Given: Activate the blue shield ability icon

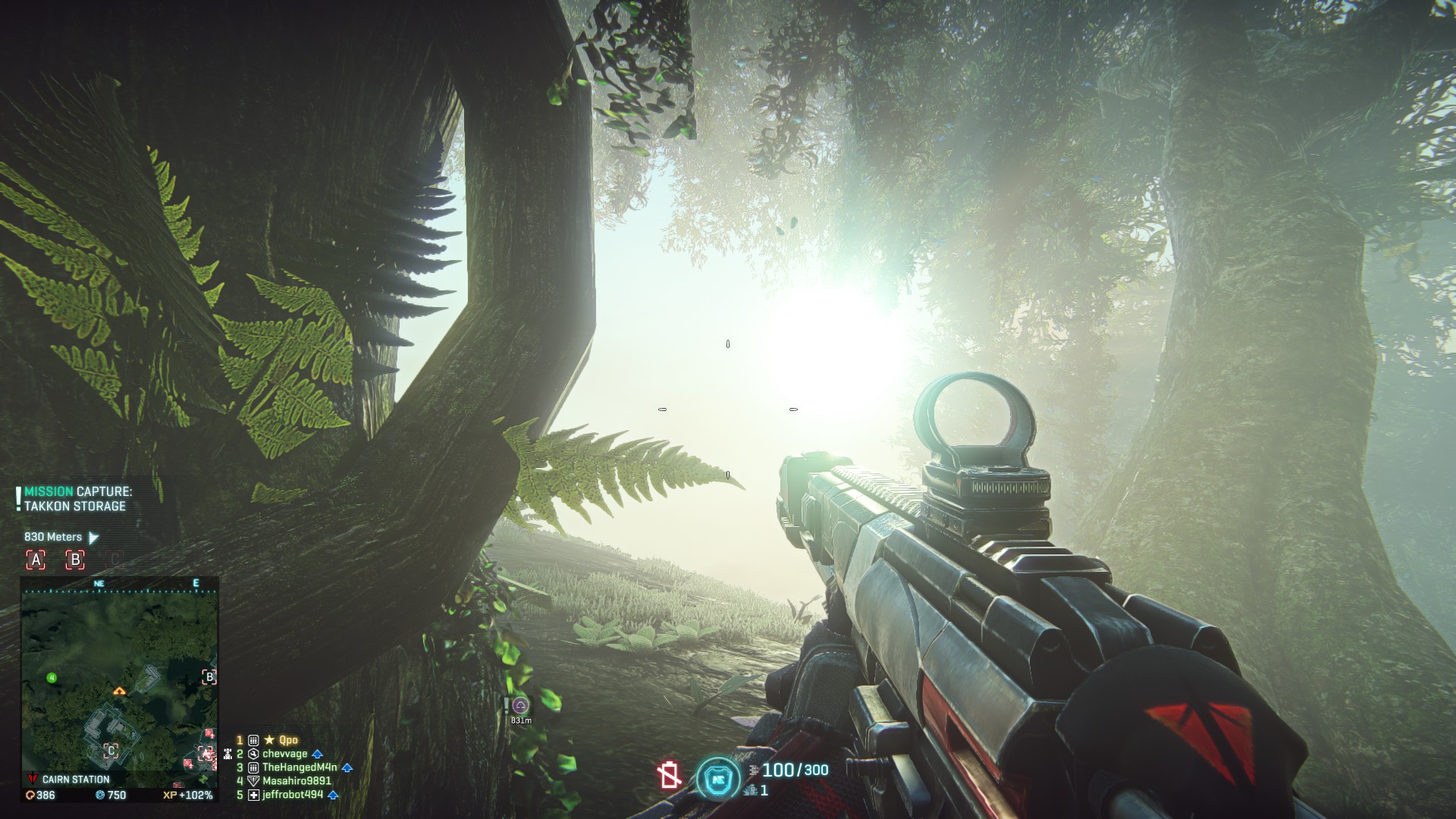Looking at the screenshot, I should (x=717, y=778).
